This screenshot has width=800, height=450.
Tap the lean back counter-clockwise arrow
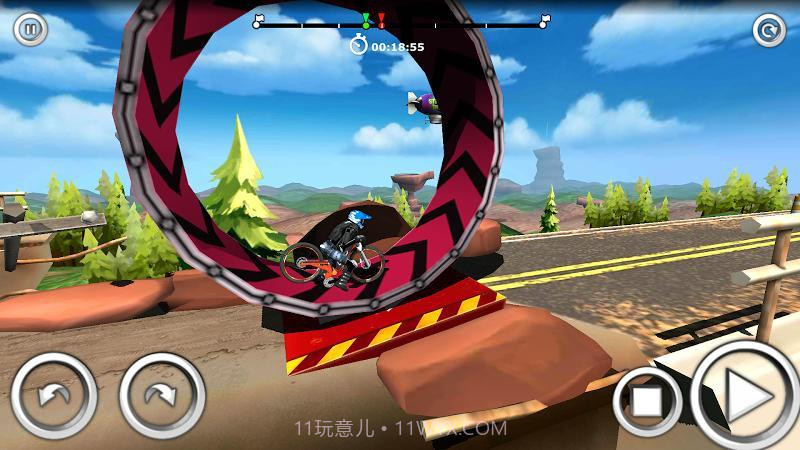pyautogui.click(x=54, y=394)
